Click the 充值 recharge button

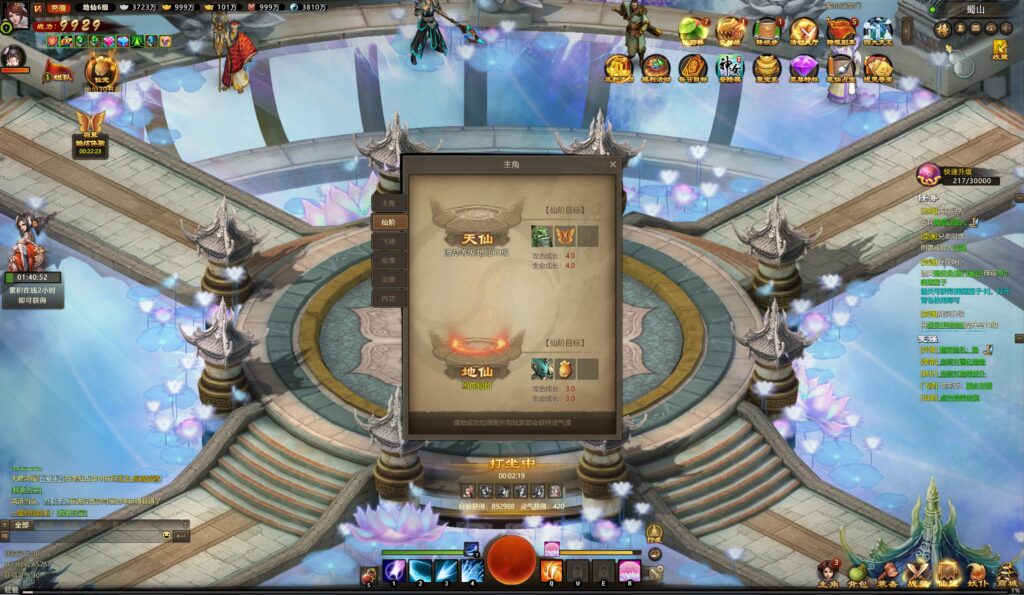click(58, 8)
